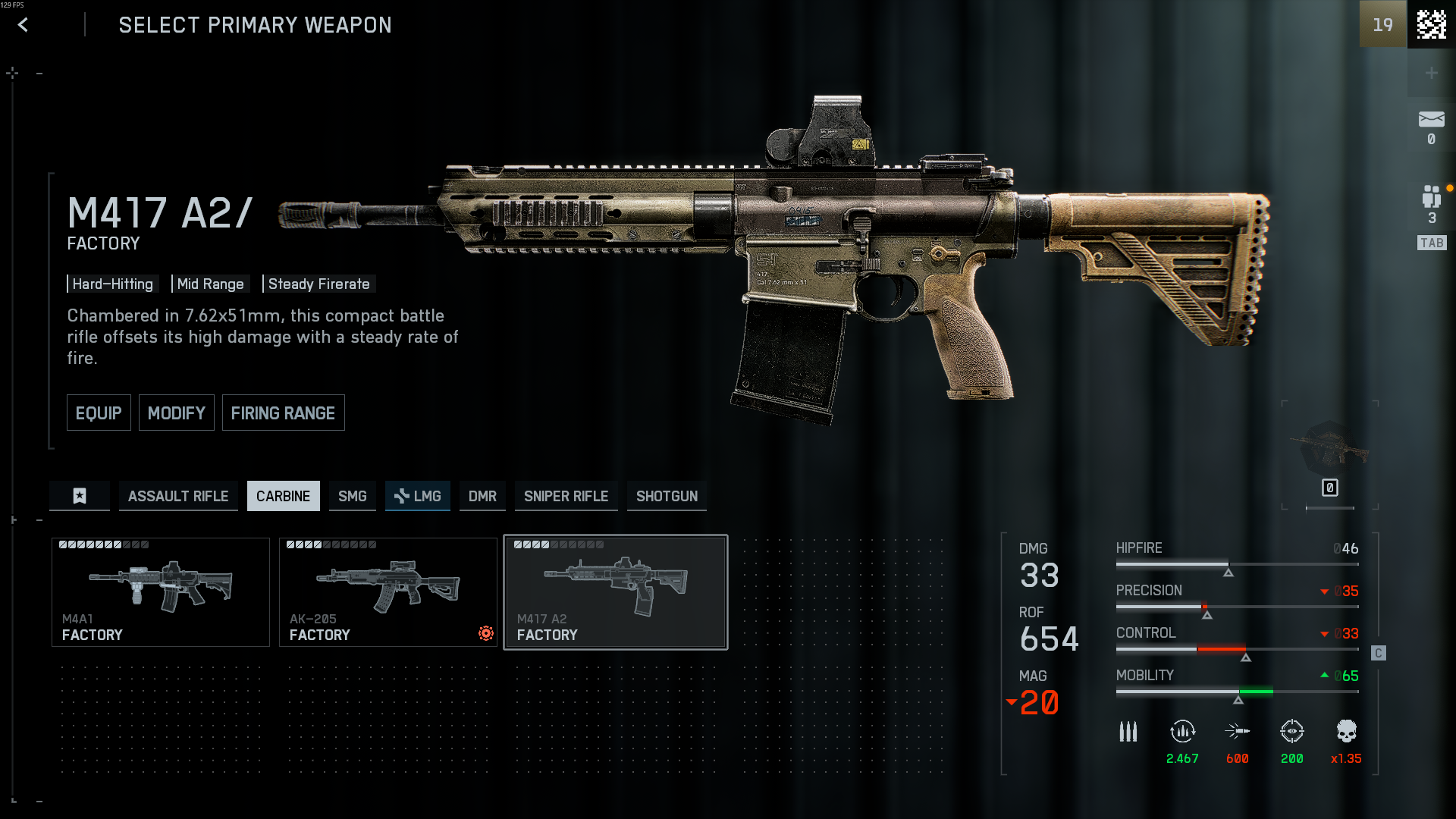Image resolution: width=1456 pixels, height=819 pixels.
Task: Click the plus icon below profile
Action: pyautogui.click(x=1431, y=73)
